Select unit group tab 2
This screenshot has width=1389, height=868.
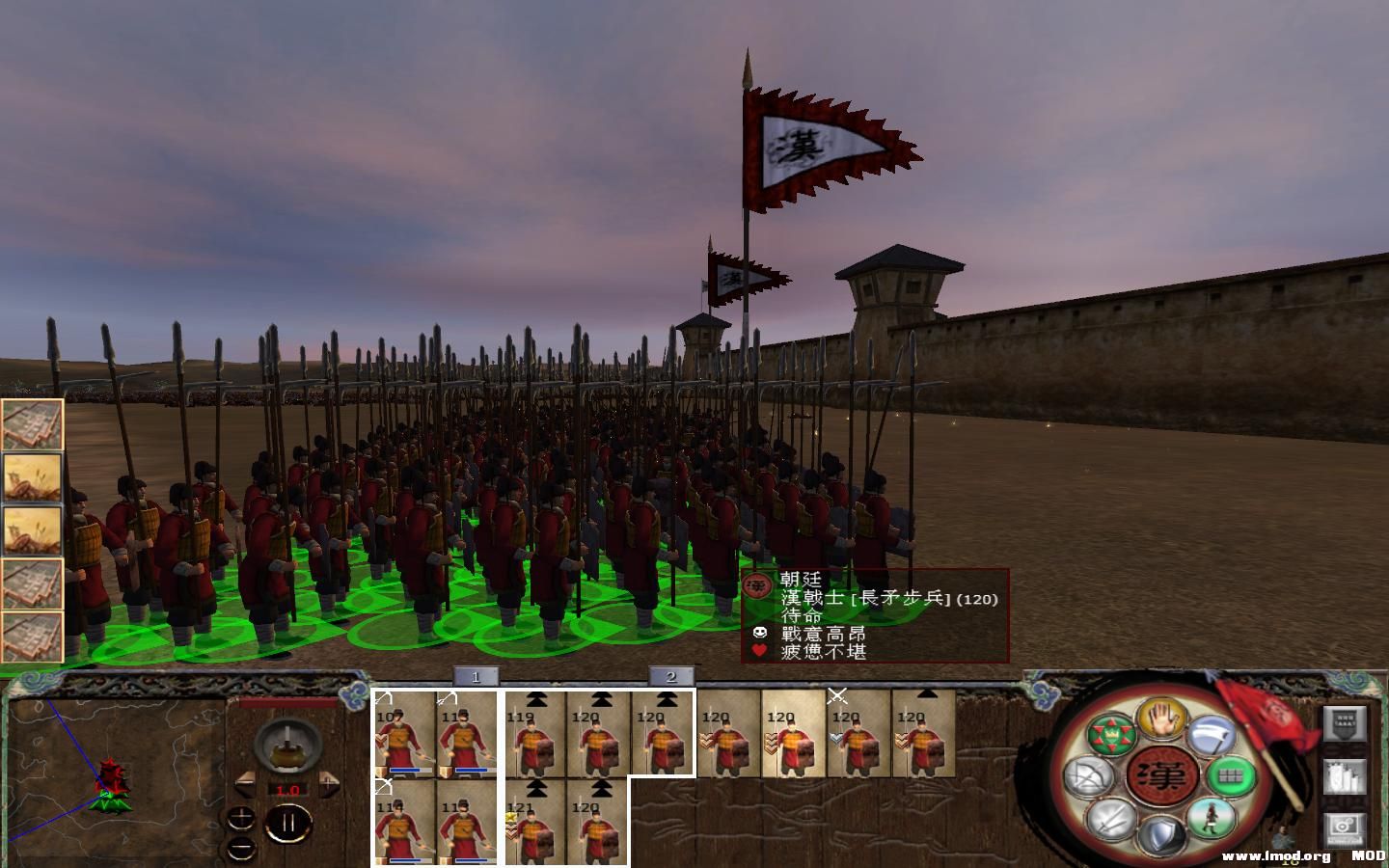point(672,677)
